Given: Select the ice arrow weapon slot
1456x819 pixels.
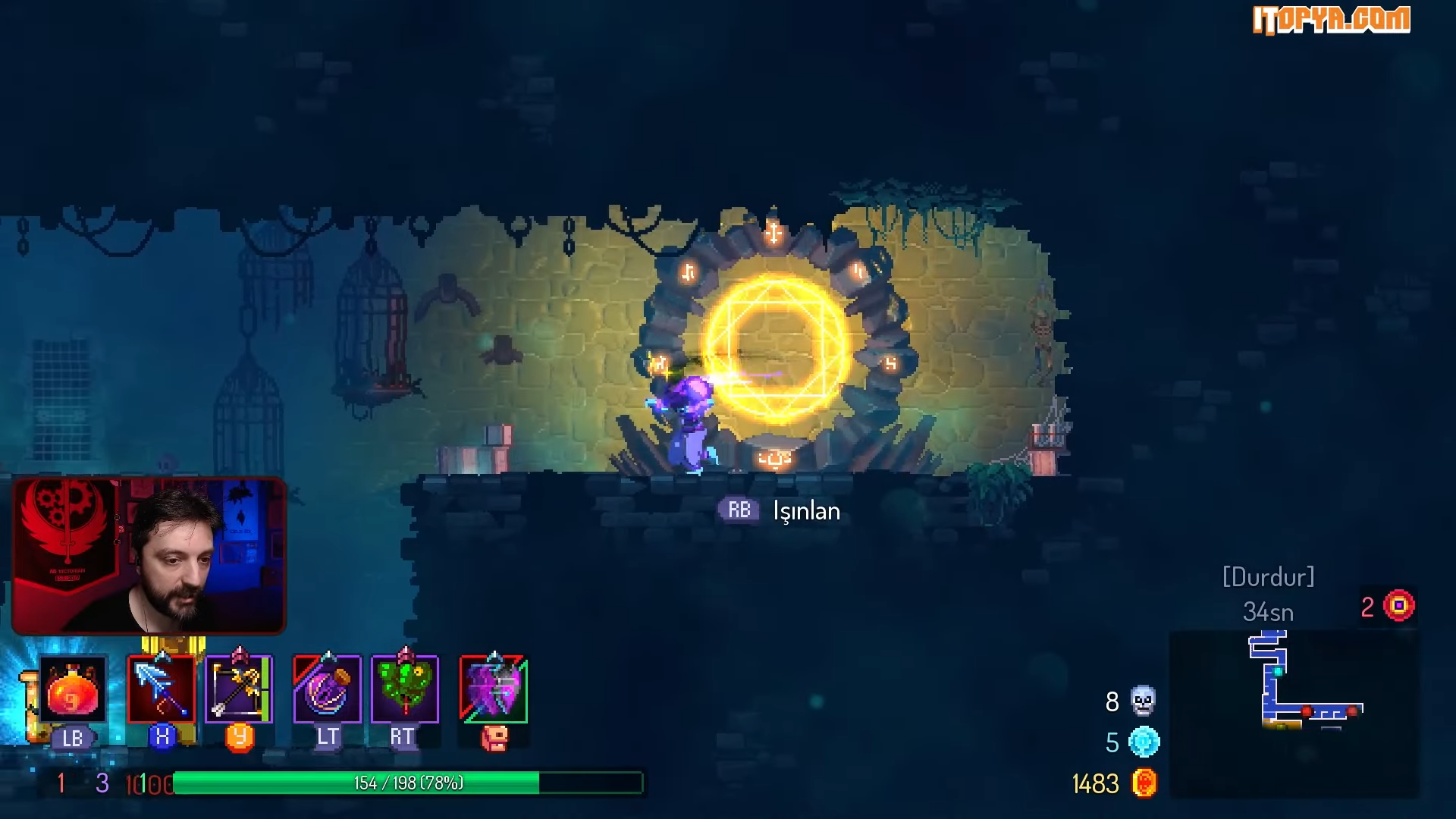Looking at the screenshot, I should [x=162, y=689].
